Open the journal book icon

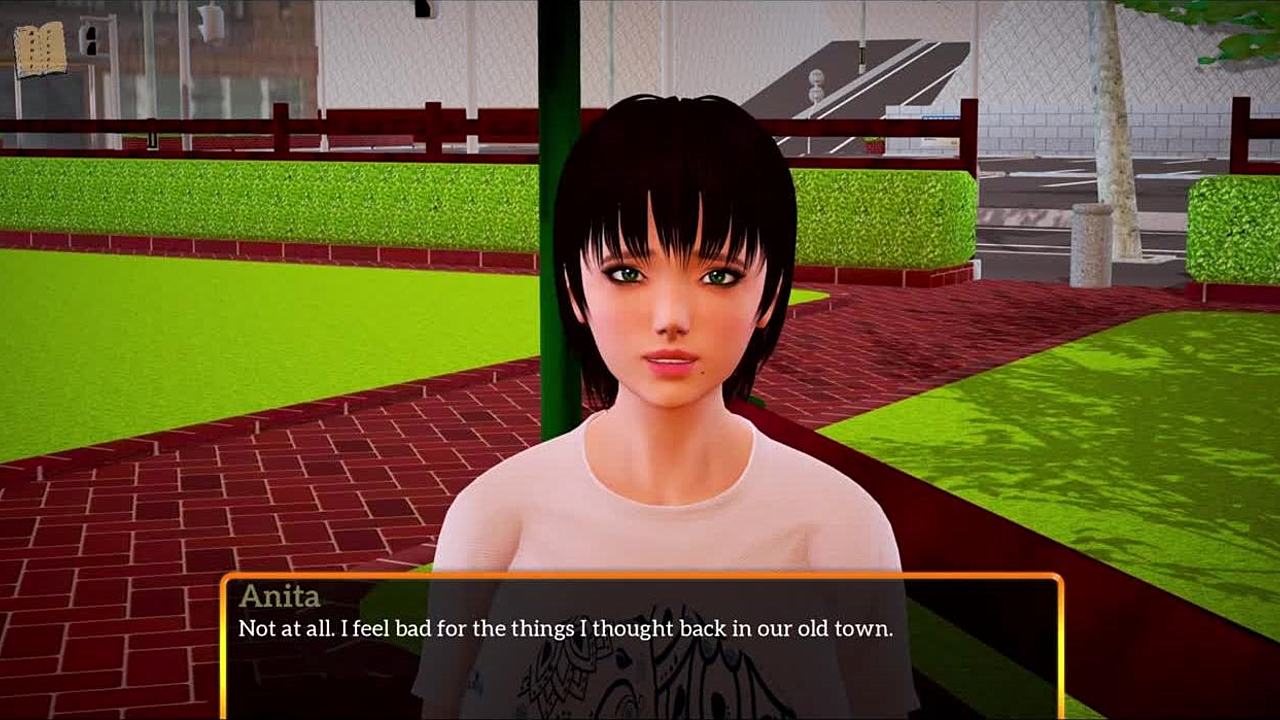point(40,49)
